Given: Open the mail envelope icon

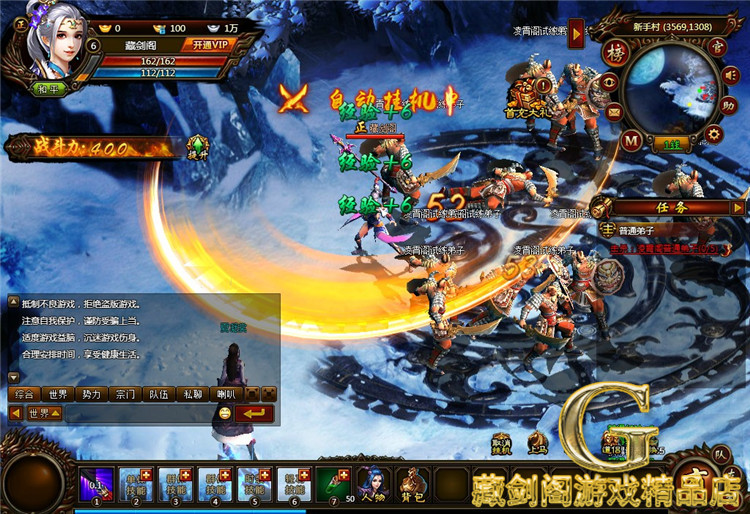Looking at the screenshot, I should [x=613, y=113].
